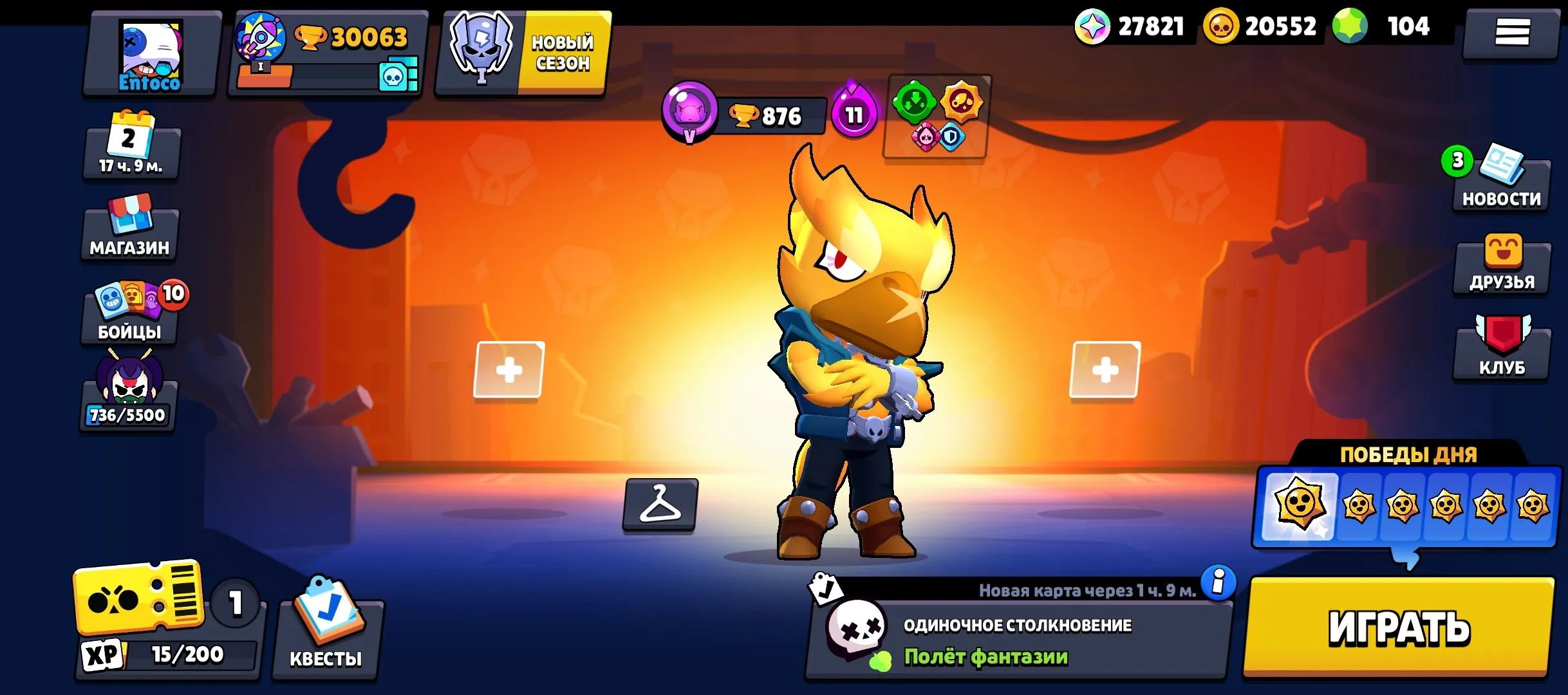Open the Entoco player profile portrait
The height and width of the screenshot is (695, 1568).
pyautogui.click(x=151, y=55)
